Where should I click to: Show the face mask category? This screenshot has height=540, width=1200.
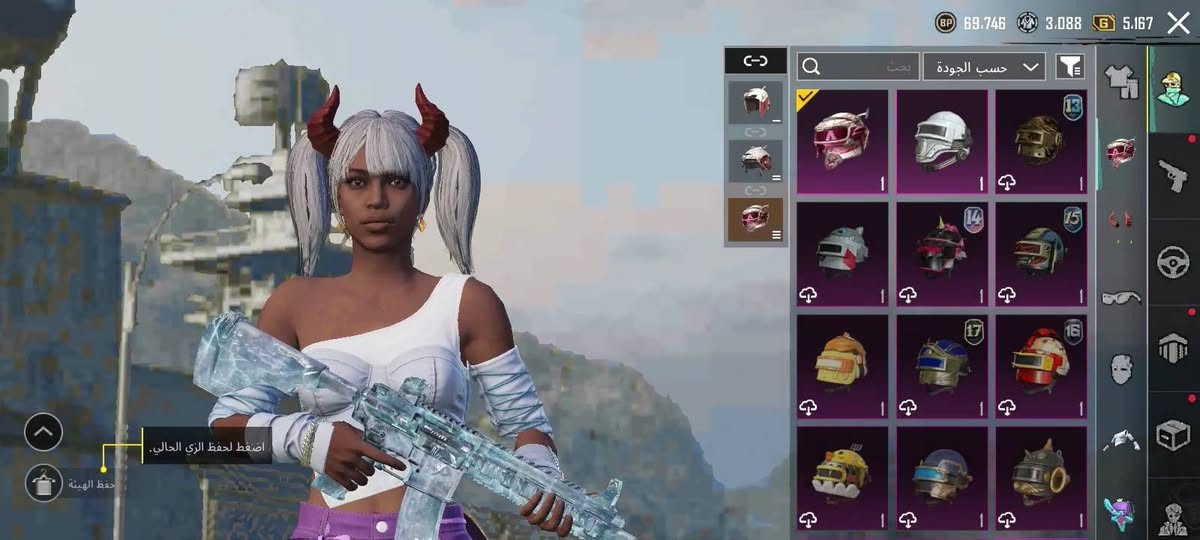coord(1121,367)
